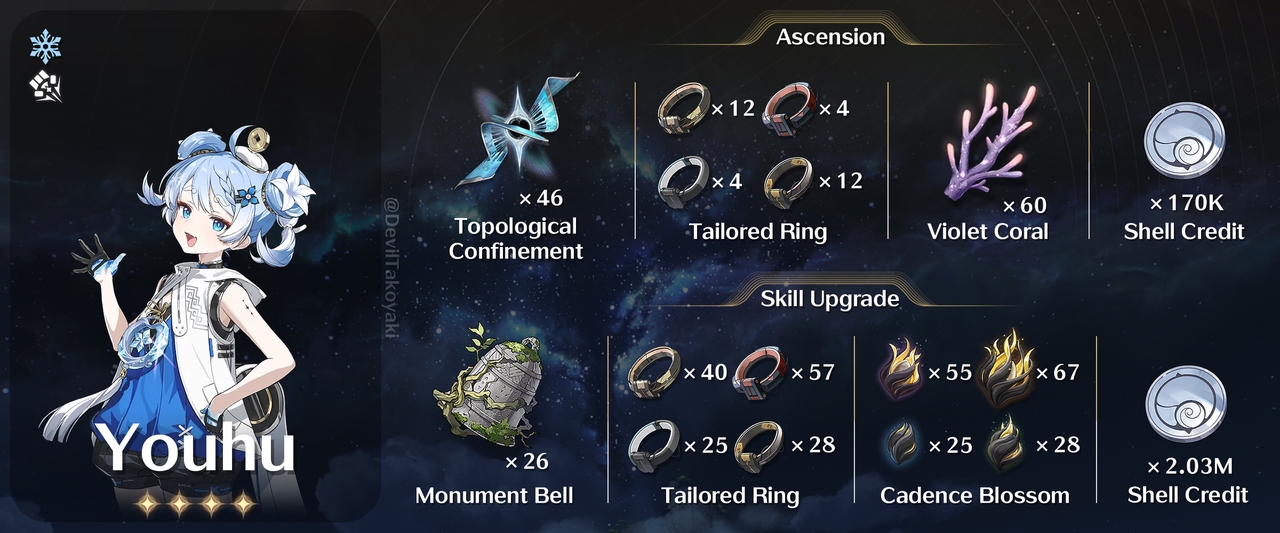The height and width of the screenshot is (533, 1280).
Task: Click the Glacio snowflake element icon
Action: coord(46,46)
